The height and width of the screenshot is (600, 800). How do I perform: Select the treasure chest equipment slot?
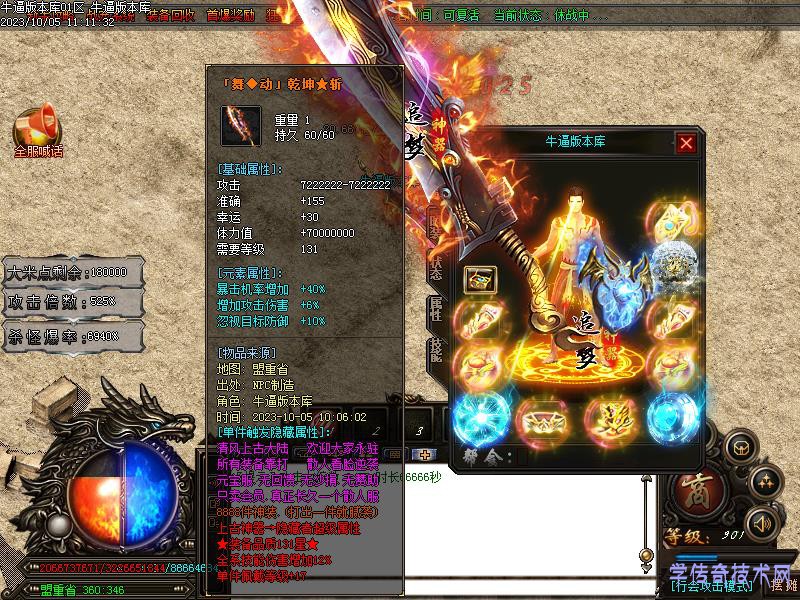tap(480, 280)
